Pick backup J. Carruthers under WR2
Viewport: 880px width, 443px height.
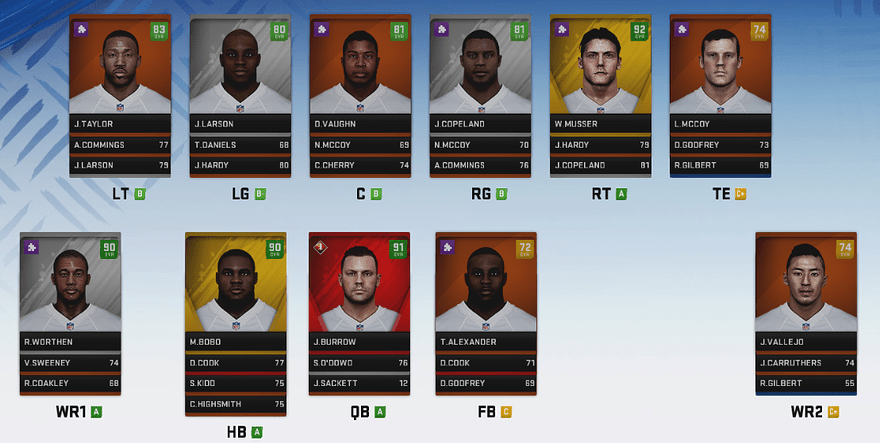pyautogui.click(x=806, y=363)
